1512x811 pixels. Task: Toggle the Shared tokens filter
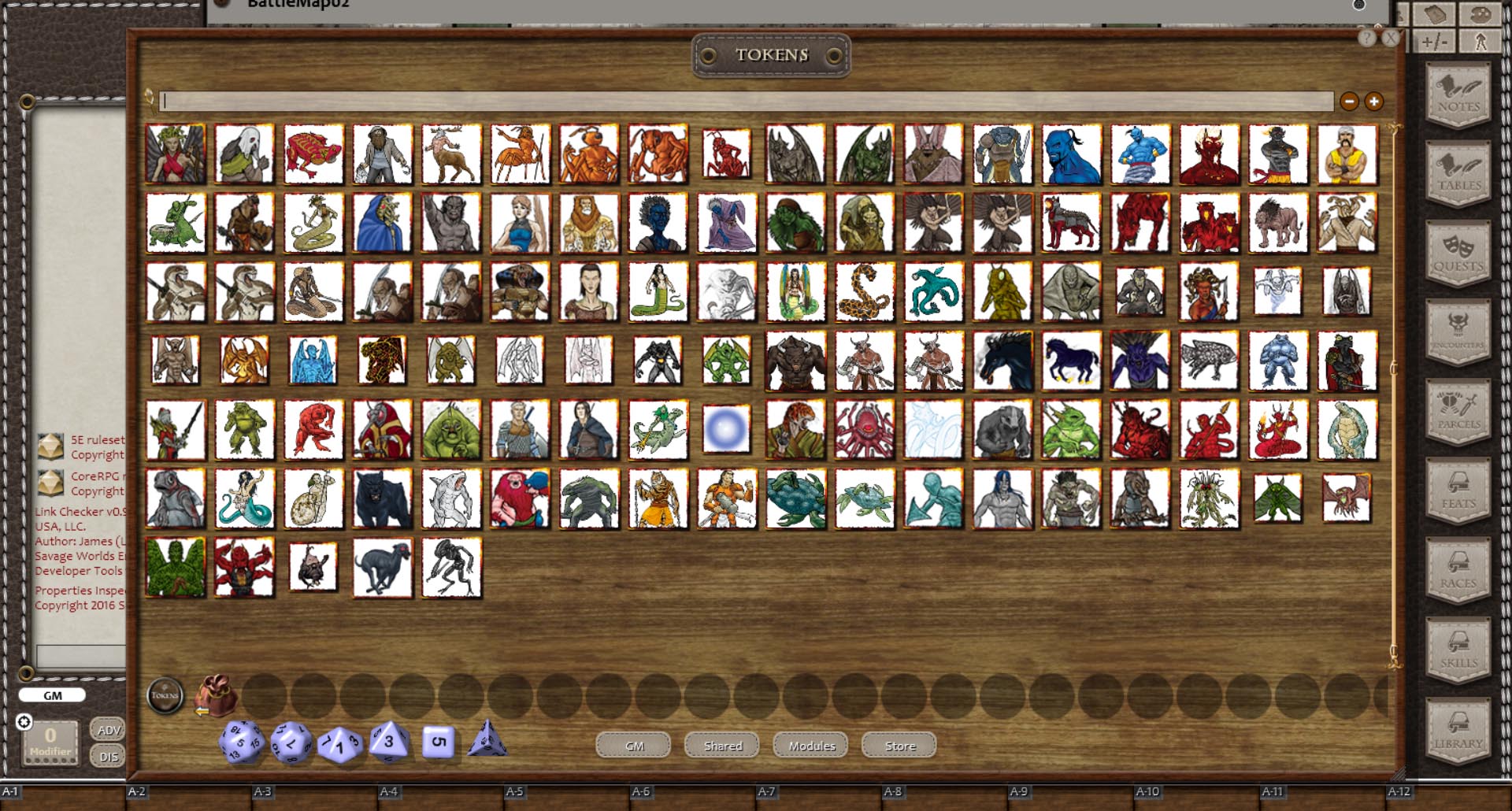(x=721, y=745)
